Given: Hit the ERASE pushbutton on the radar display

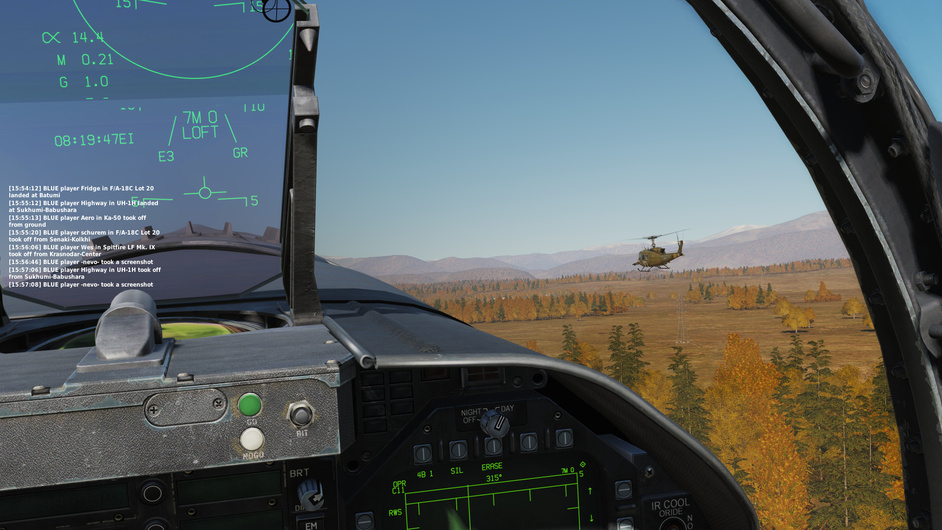Looking at the screenshot, I should tap(493, 447).
